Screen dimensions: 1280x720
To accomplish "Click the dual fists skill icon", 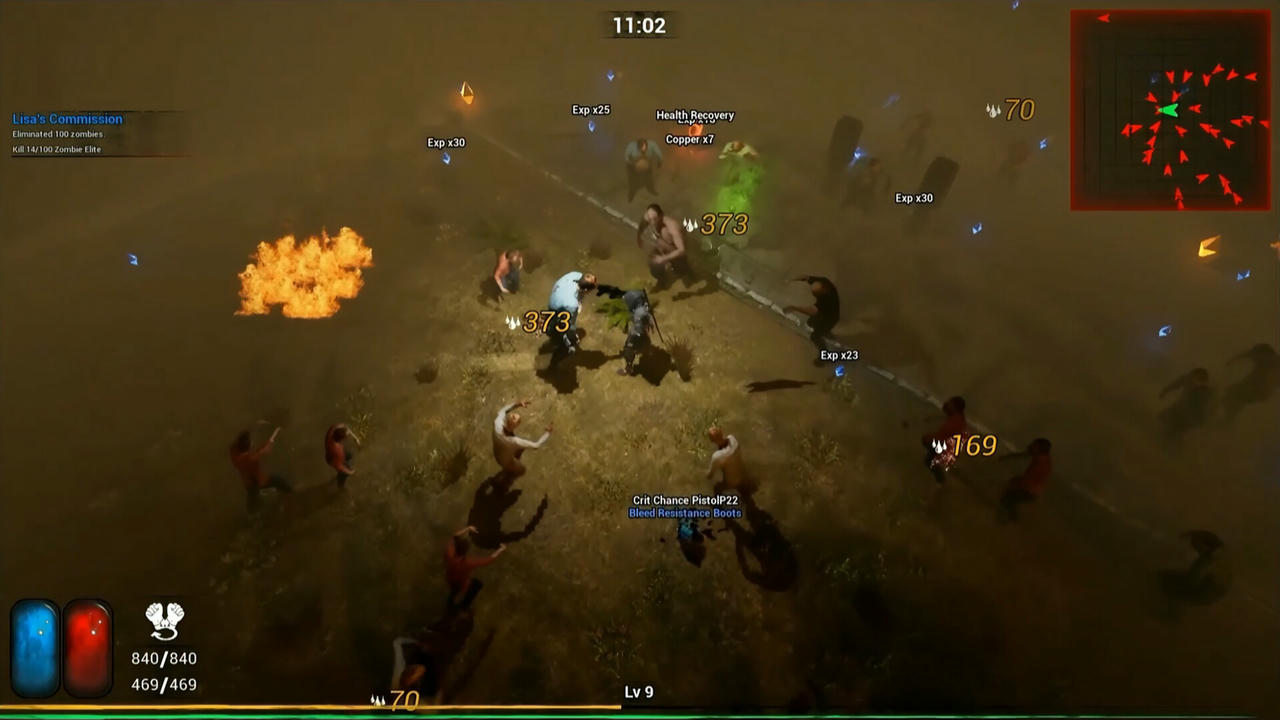I will (x=166, y=621).
